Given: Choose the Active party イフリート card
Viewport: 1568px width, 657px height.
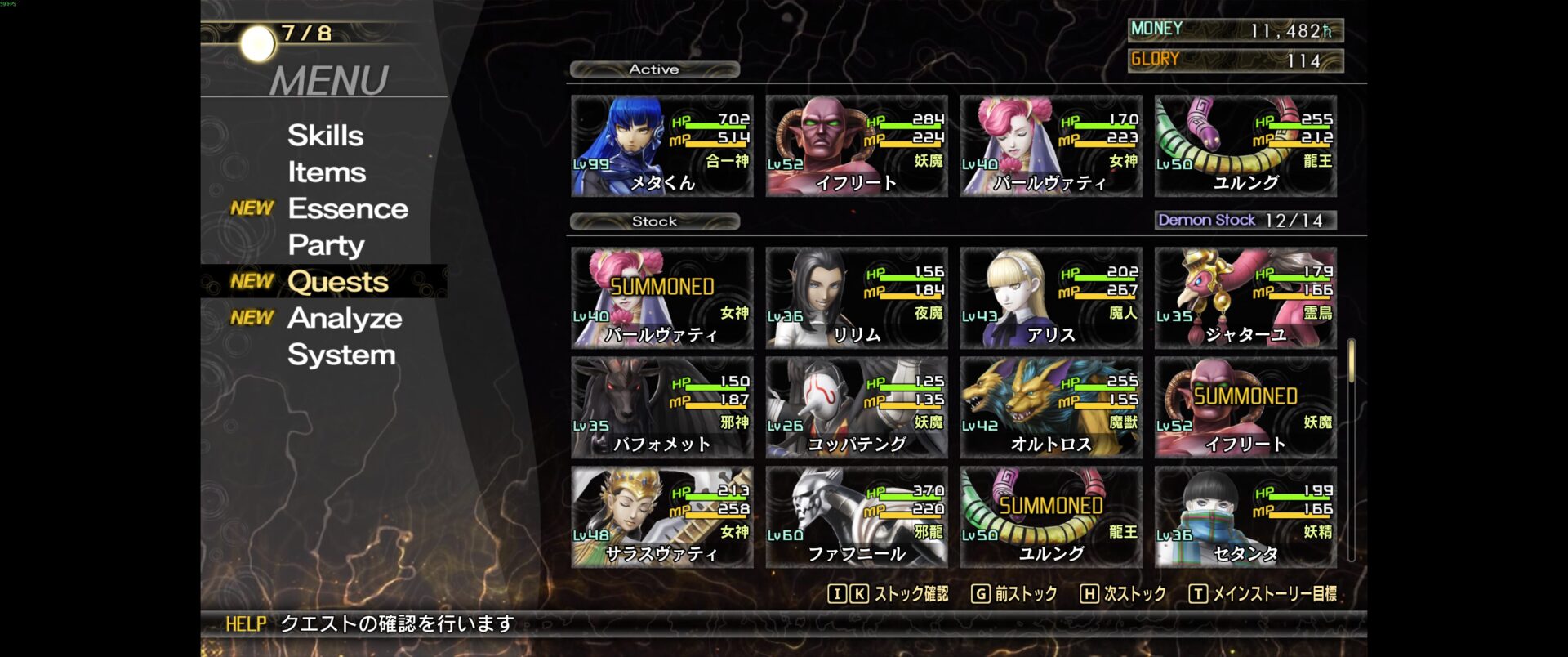Looking at the screenshot, I should (856, 146).
